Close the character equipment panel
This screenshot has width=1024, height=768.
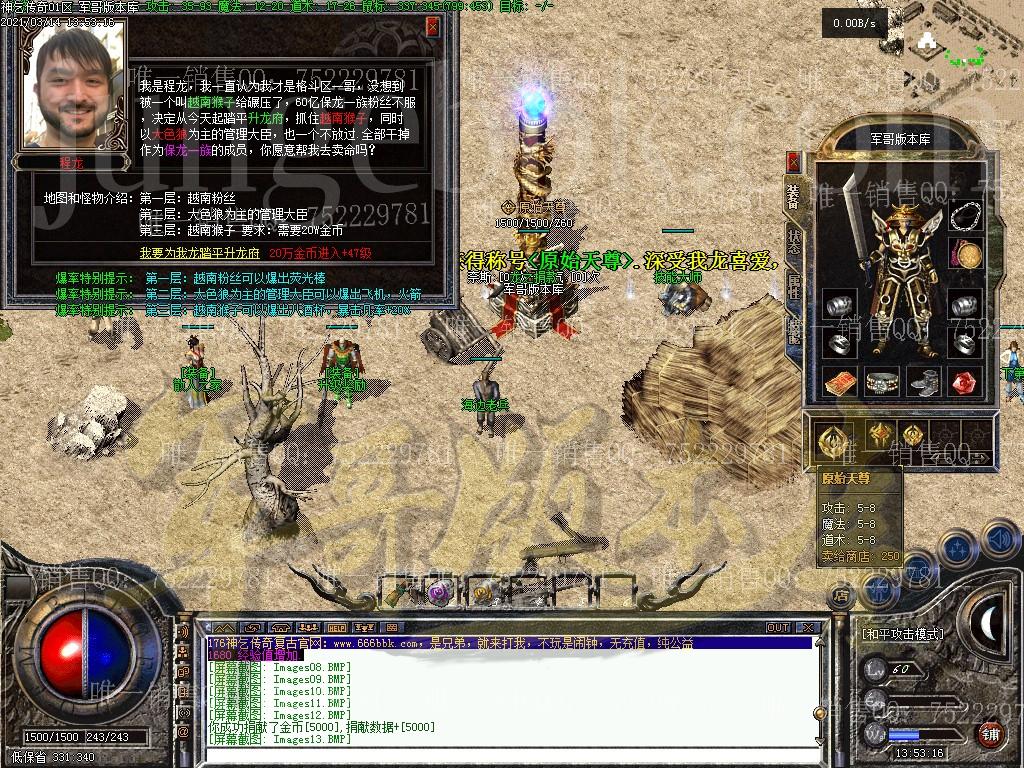(x=793, y=162)
